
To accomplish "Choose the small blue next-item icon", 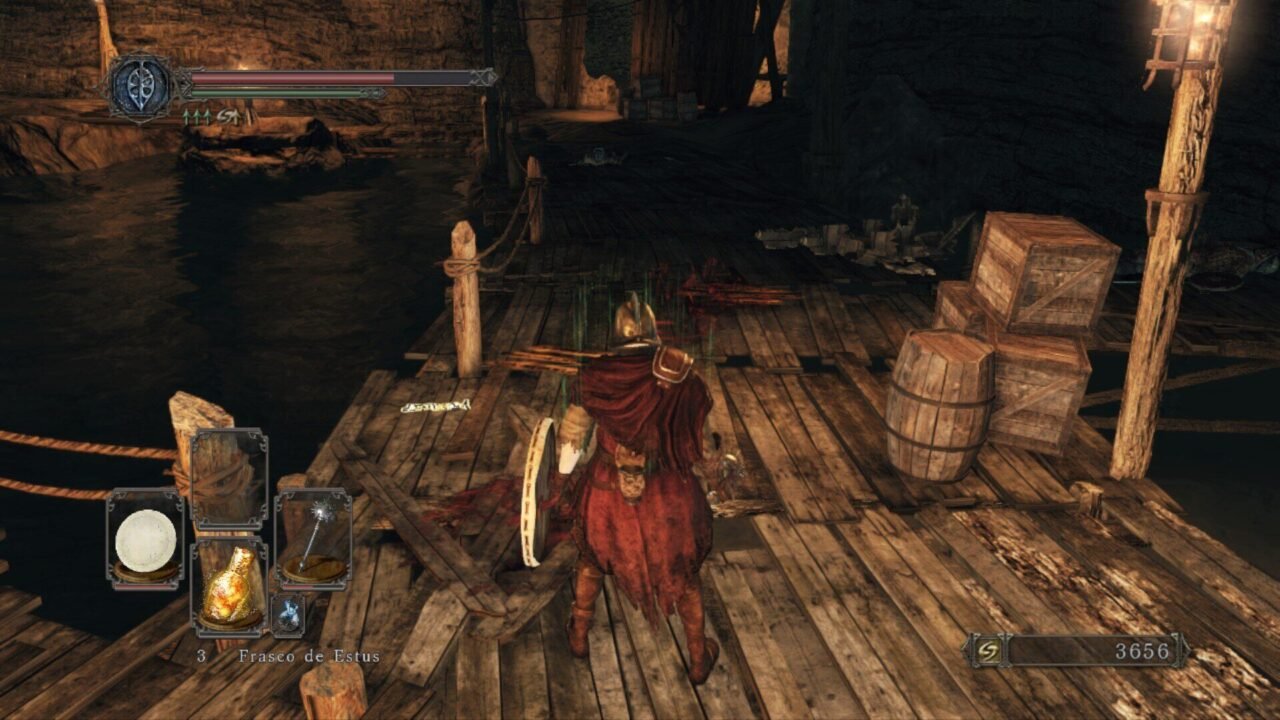I will [x=288, y=616].
